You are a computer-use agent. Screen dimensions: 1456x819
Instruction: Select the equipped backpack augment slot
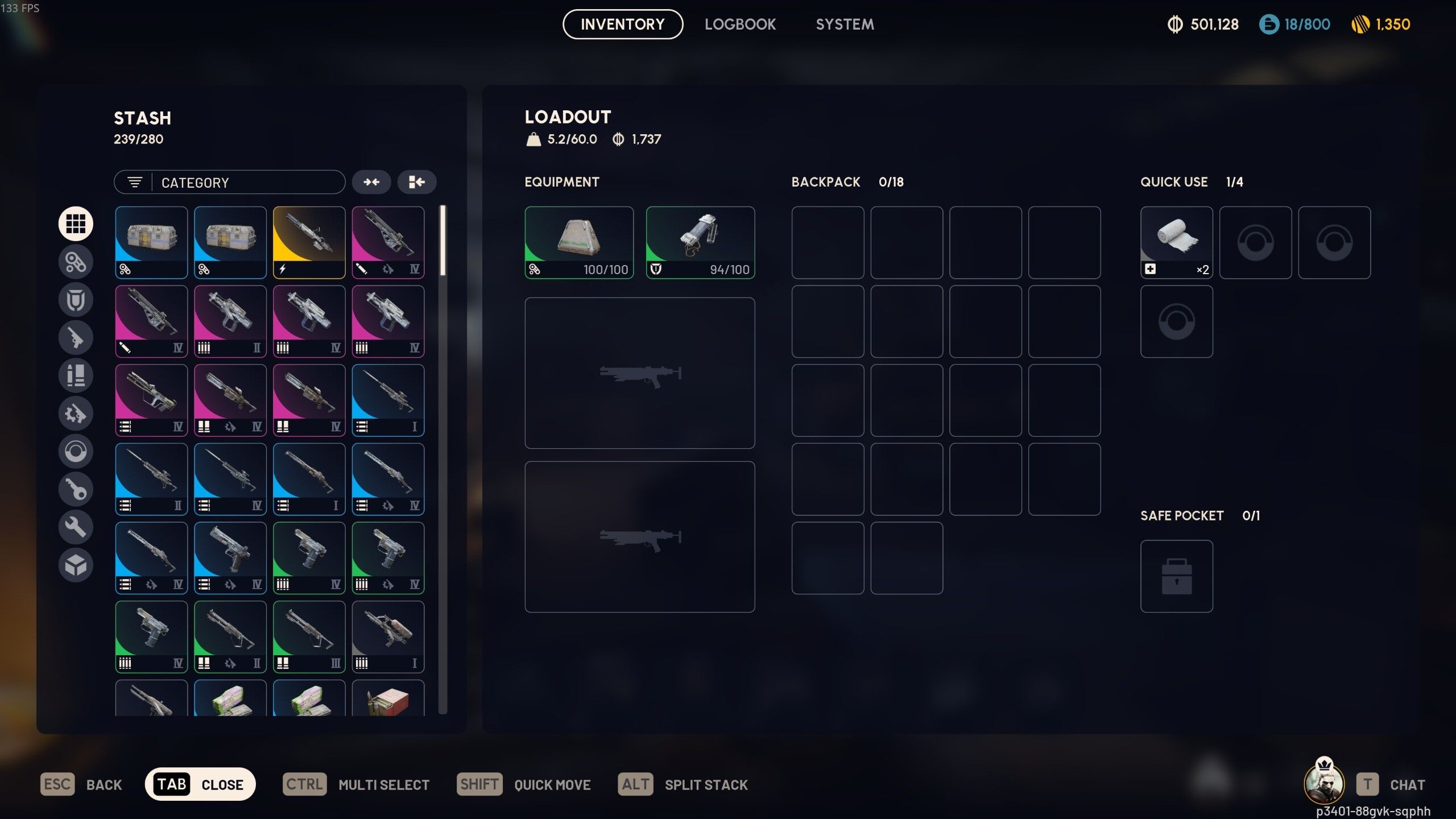pyautogui.click(x=578, y=242)
